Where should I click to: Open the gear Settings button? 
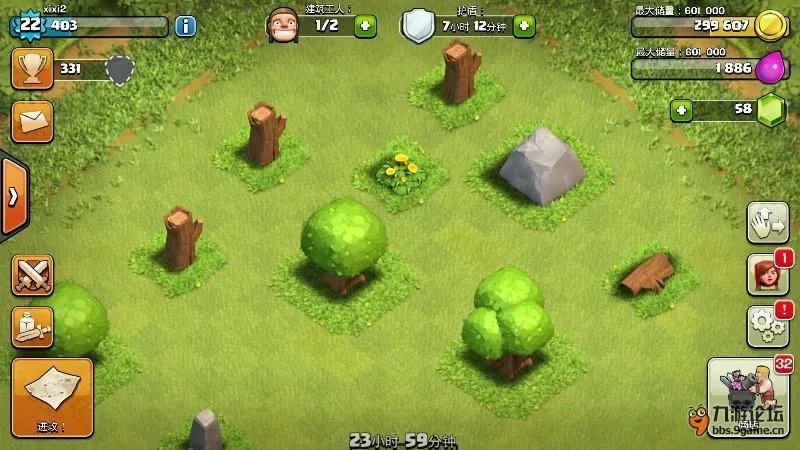click(768, 326)
